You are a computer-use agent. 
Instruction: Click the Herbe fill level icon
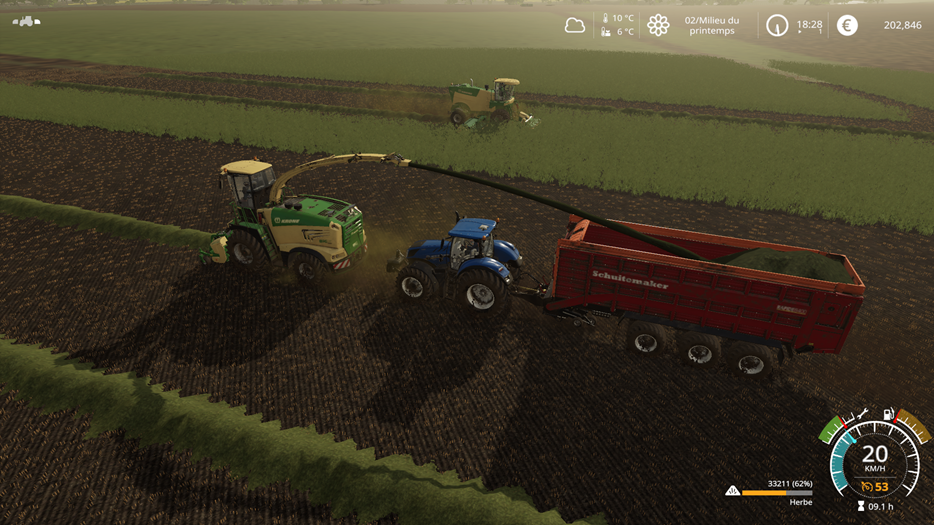[733, 491]
